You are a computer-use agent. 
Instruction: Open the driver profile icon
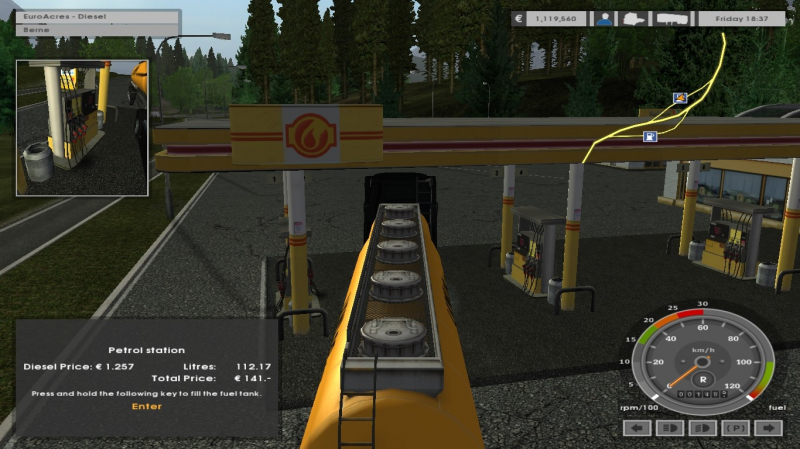pos(604,18)
